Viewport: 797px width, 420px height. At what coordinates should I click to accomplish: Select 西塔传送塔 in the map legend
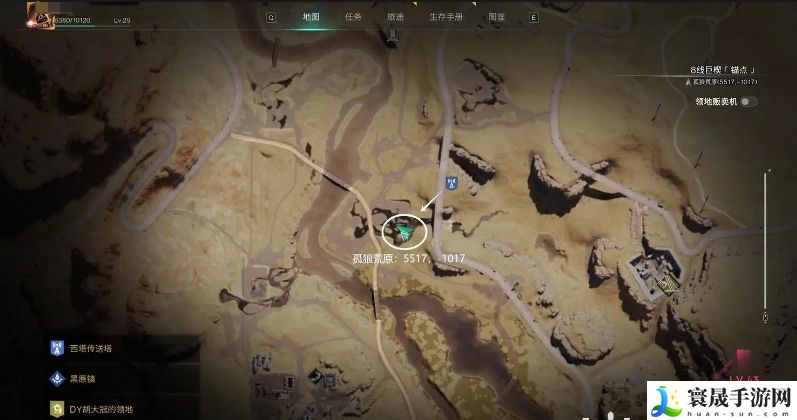click(x=92, y=349)
